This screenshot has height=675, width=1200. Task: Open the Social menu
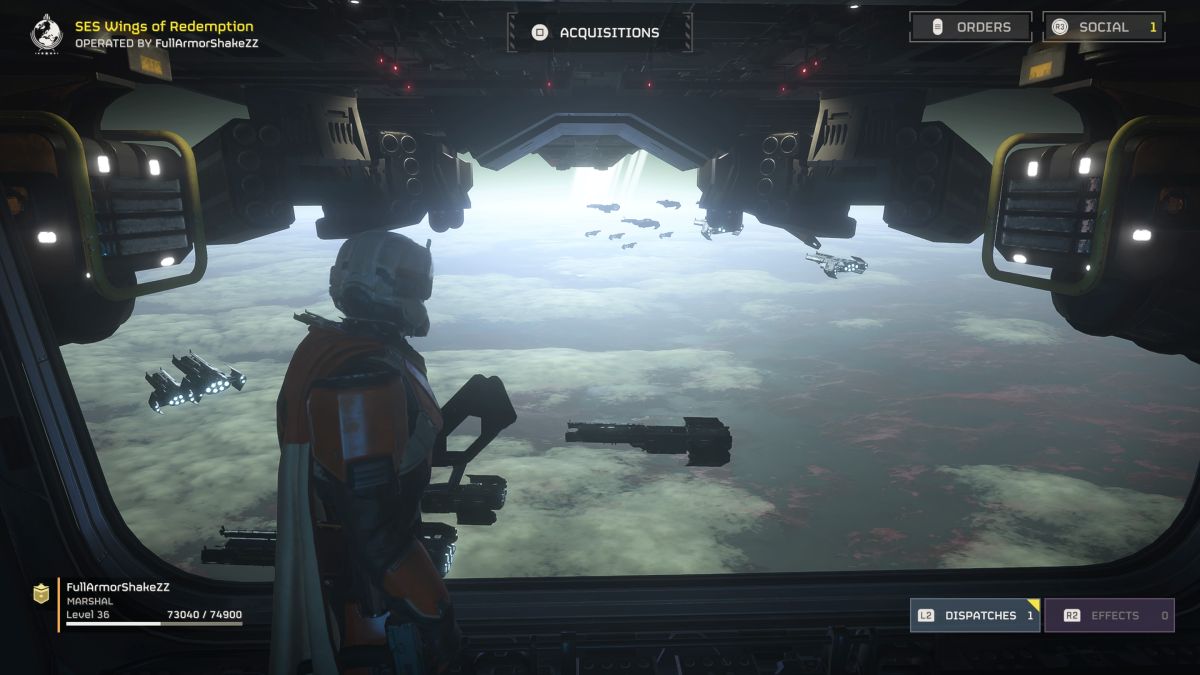click(x=1103, y=27)
